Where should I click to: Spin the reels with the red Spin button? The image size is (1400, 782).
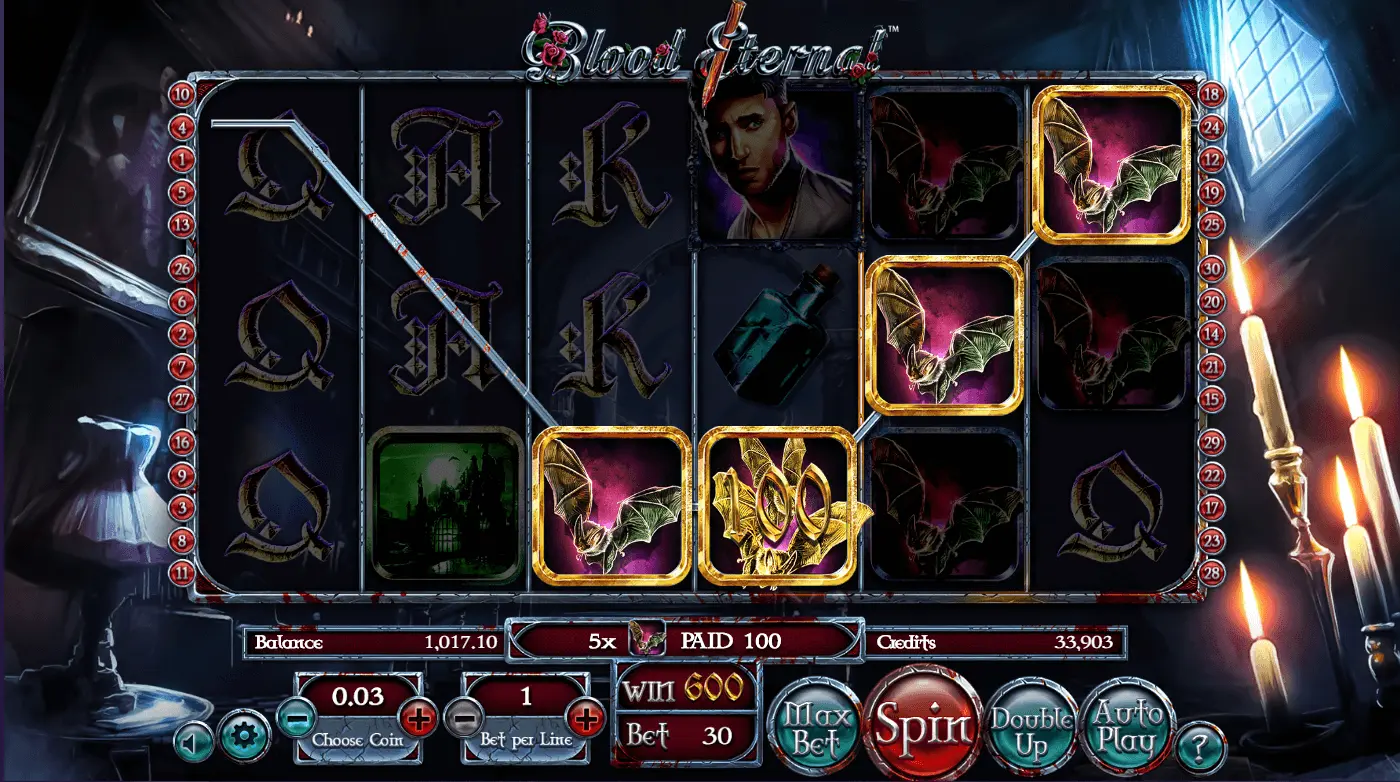(x=923, y=724)
